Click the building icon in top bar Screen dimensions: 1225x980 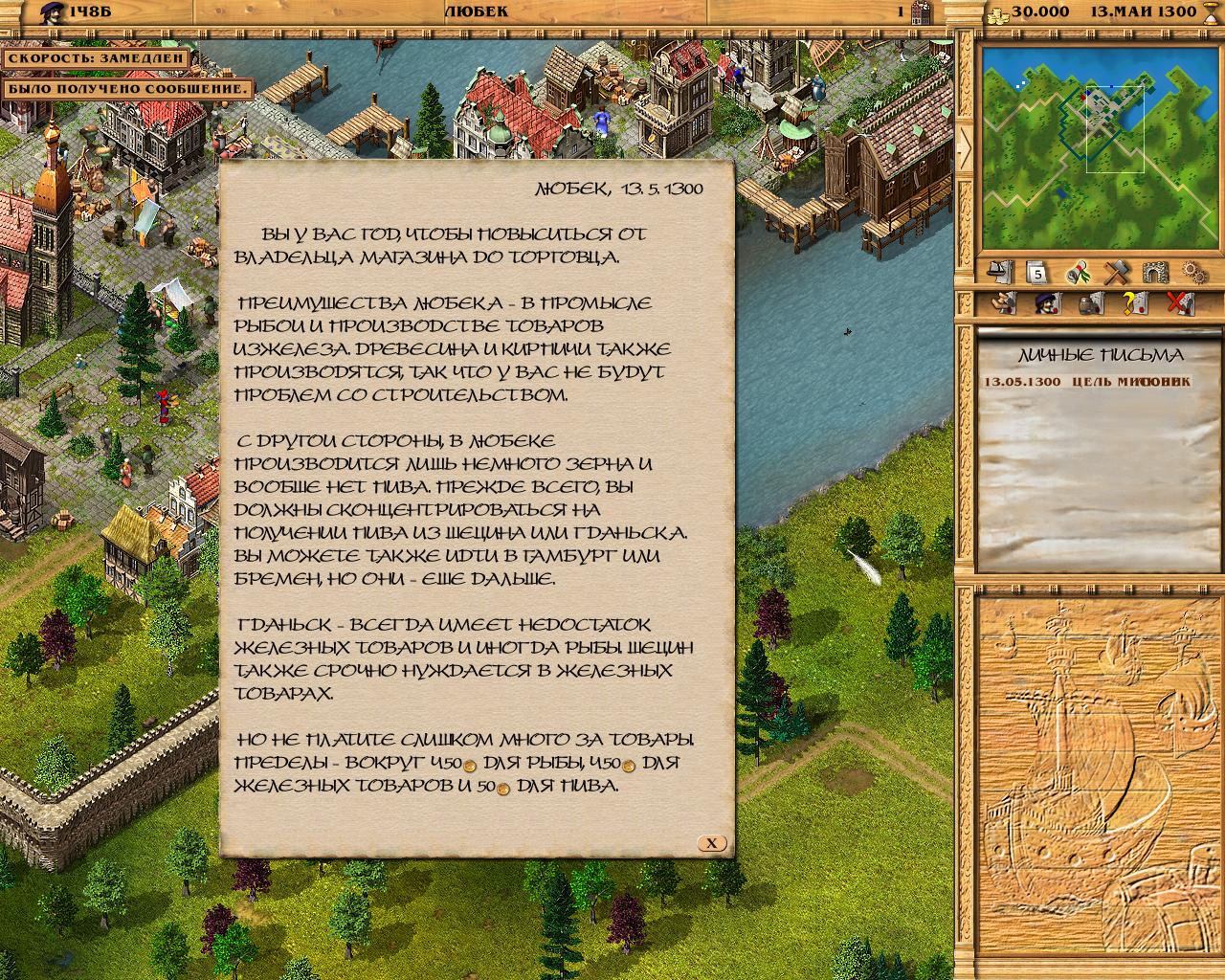point(923,11)
